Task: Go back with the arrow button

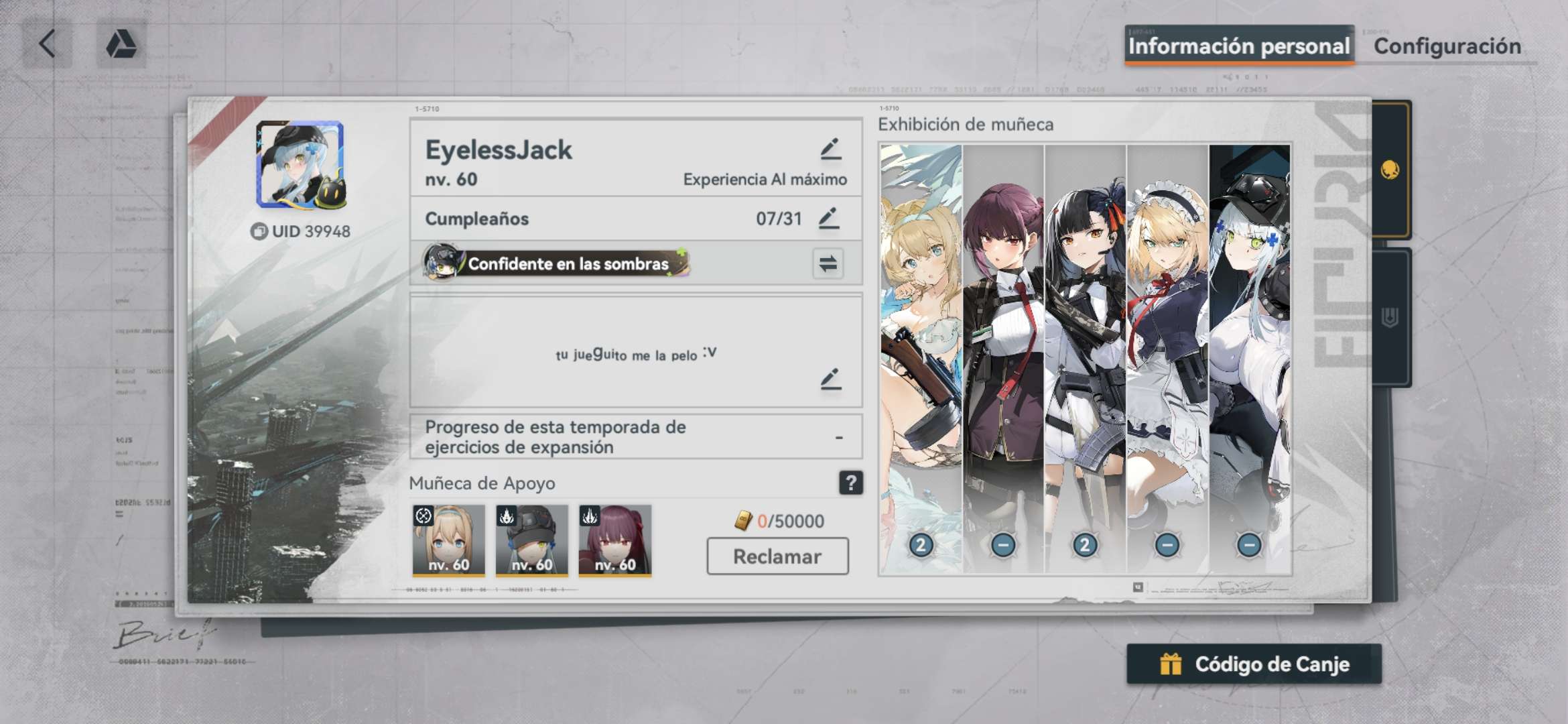Action: (47, 44)
